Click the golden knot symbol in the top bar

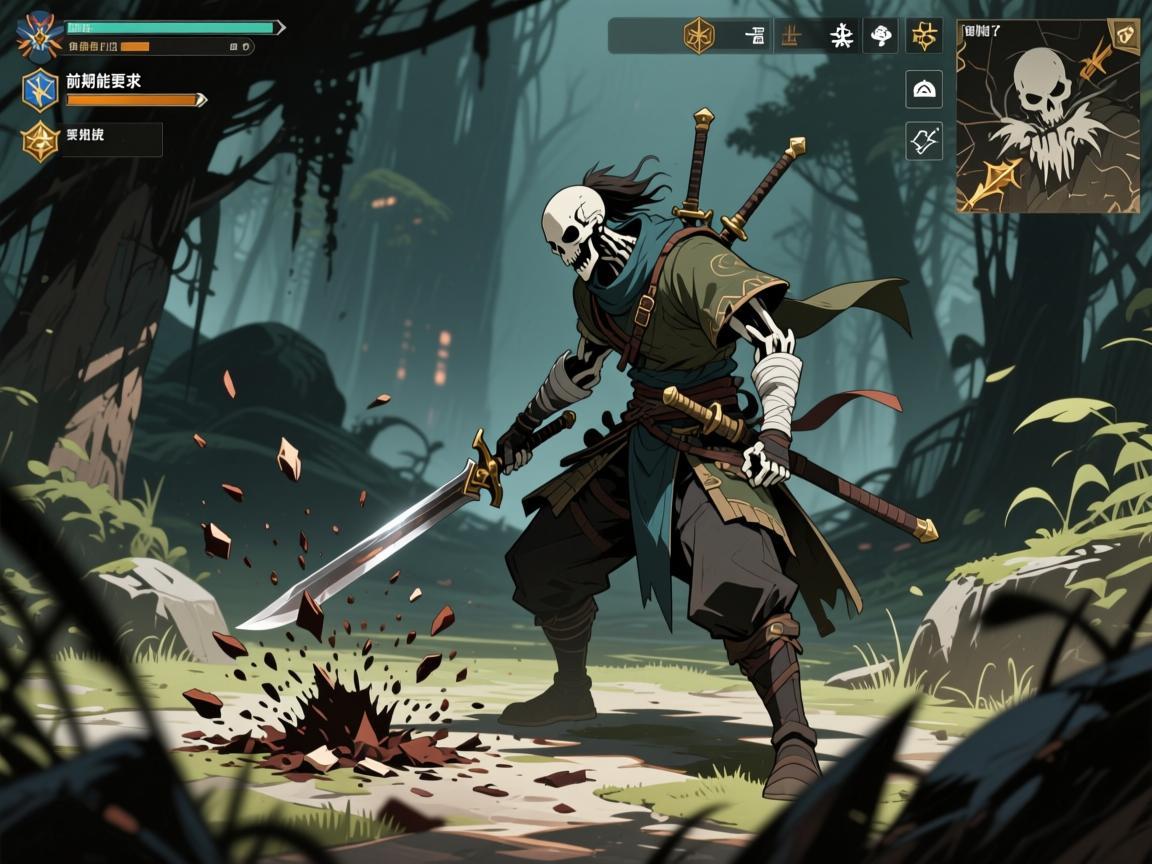(924, 36)
